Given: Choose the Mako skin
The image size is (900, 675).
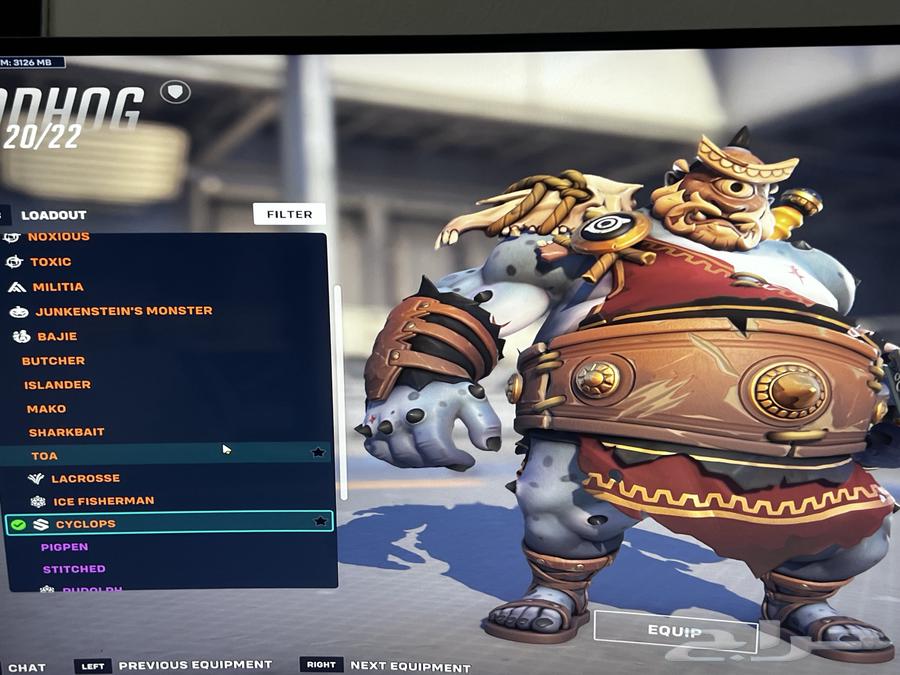Looking at the screenshot, I should click(46, 409).
